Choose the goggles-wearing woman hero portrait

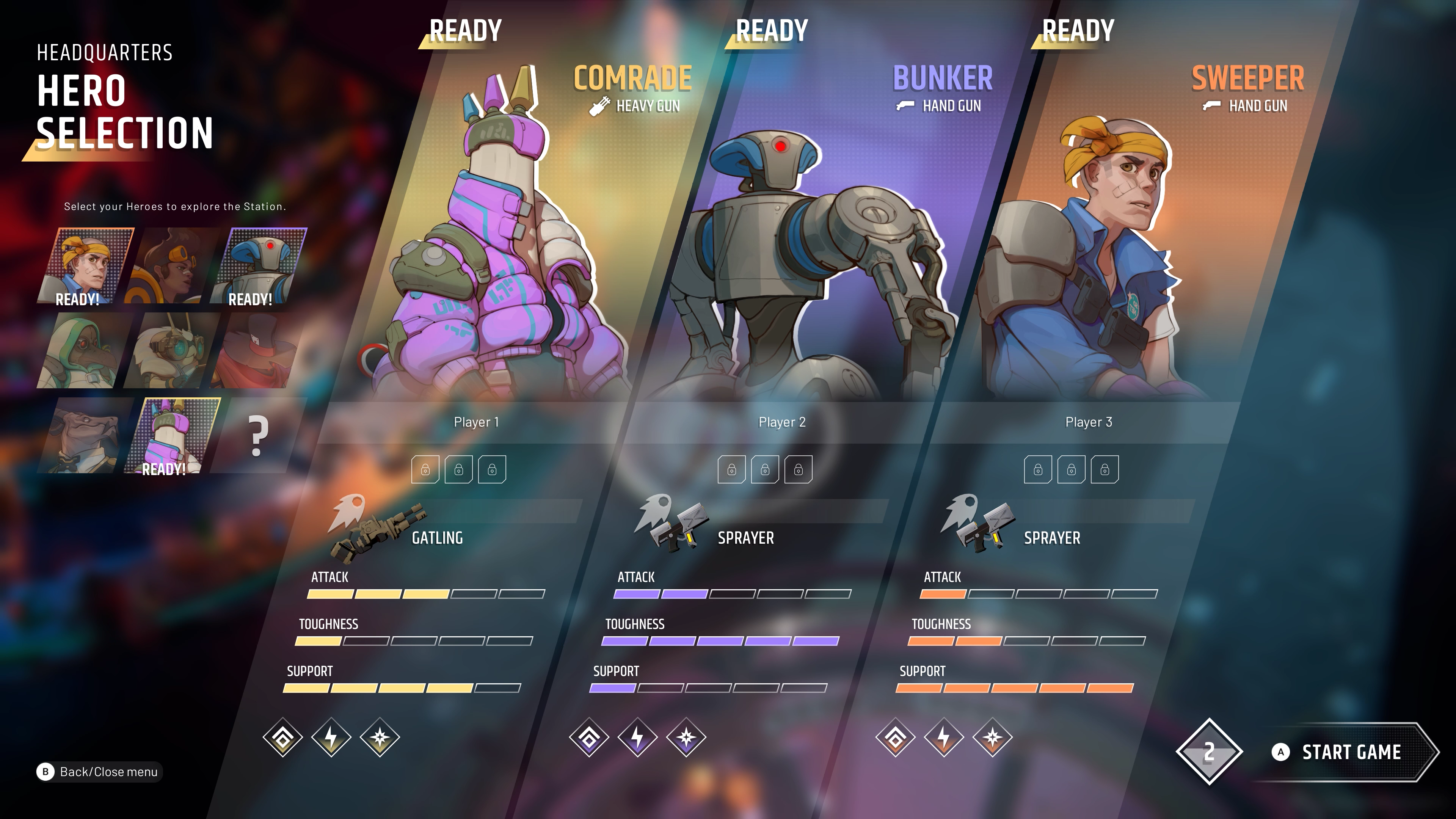(172, 266)
